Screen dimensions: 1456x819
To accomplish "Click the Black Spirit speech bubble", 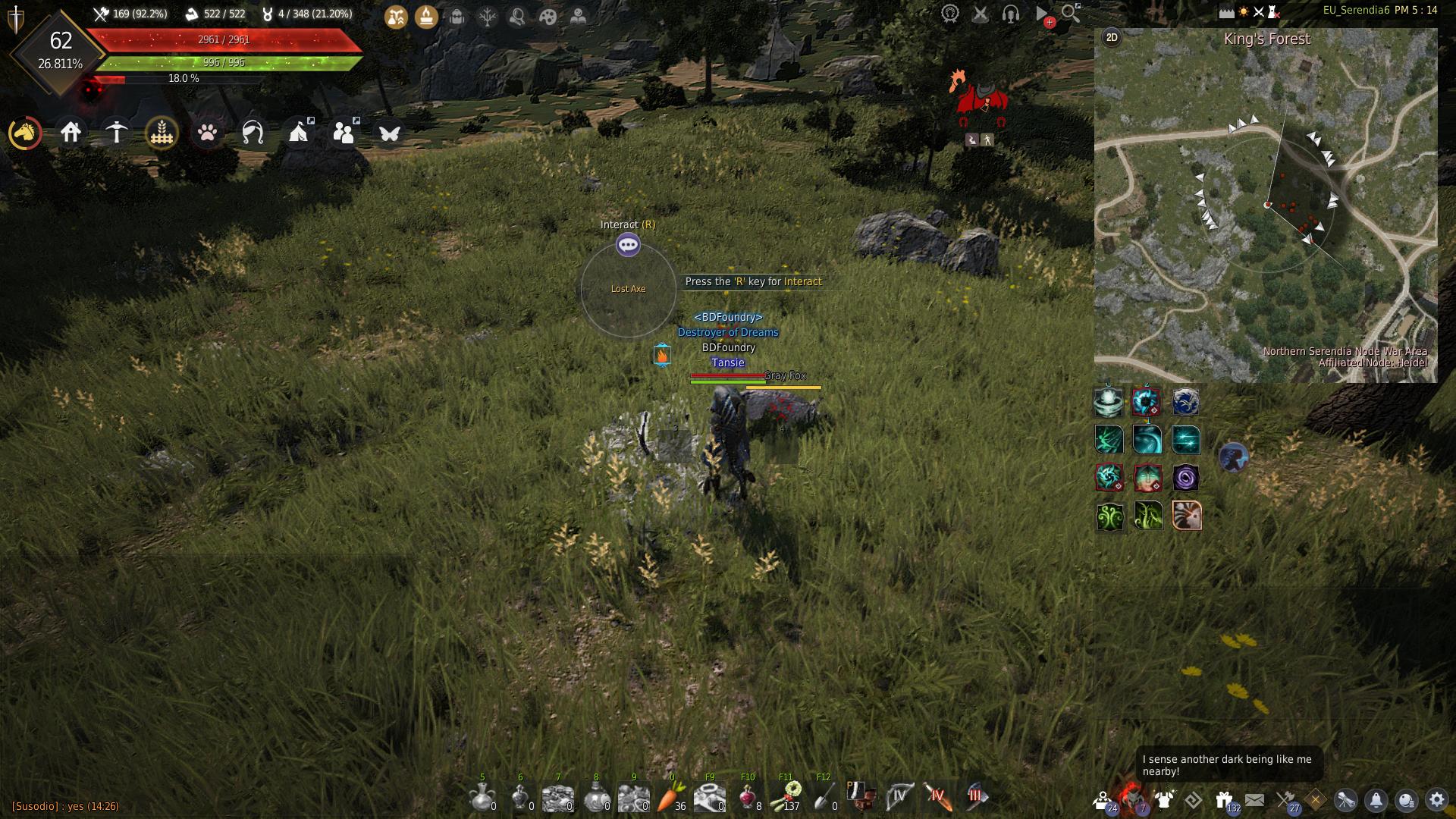I will click(1228, 764).
